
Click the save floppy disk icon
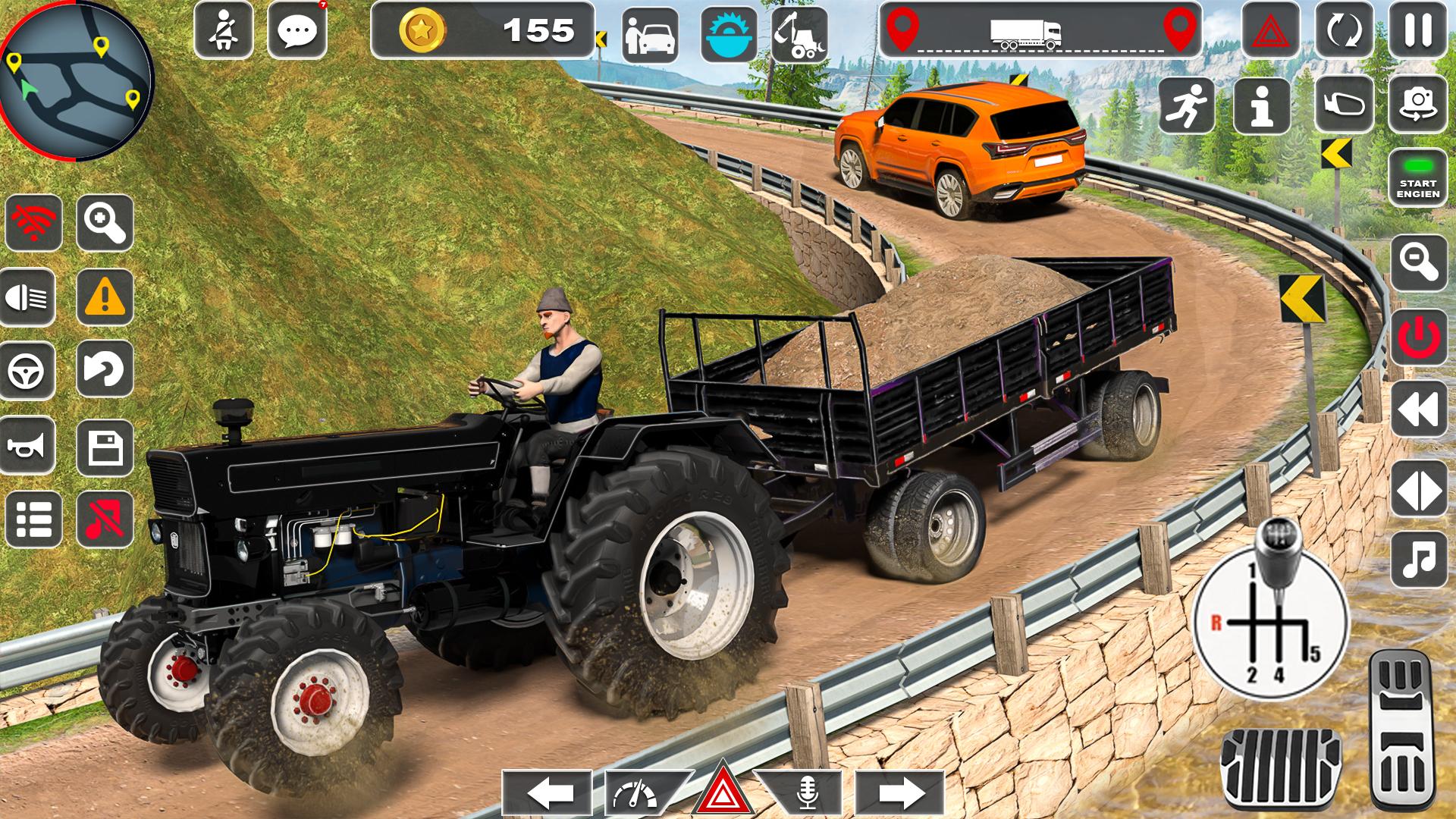point(105,445)
